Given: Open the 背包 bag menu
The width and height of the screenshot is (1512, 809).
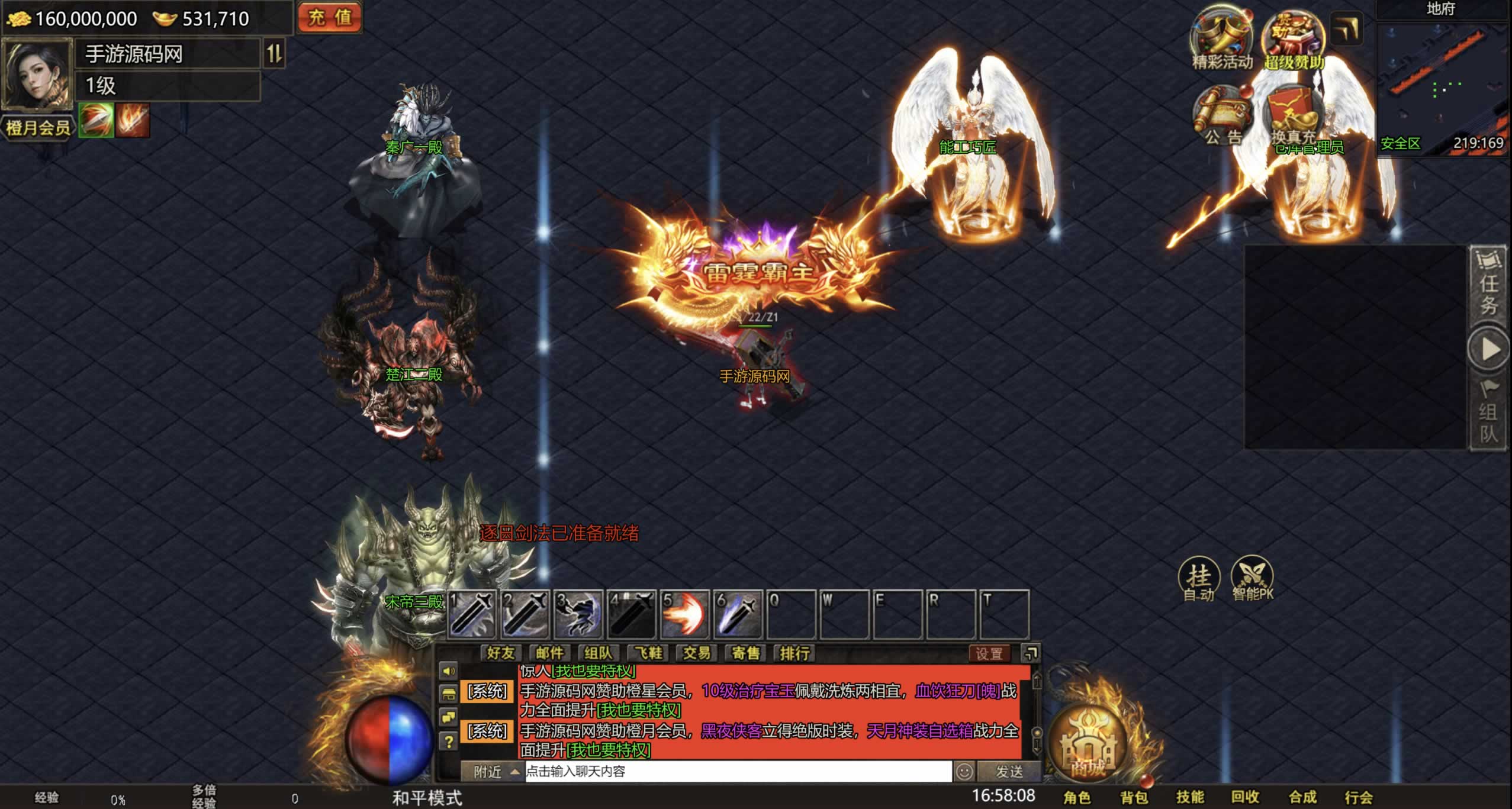Looking at the screenshot, I should point(1134,797).
